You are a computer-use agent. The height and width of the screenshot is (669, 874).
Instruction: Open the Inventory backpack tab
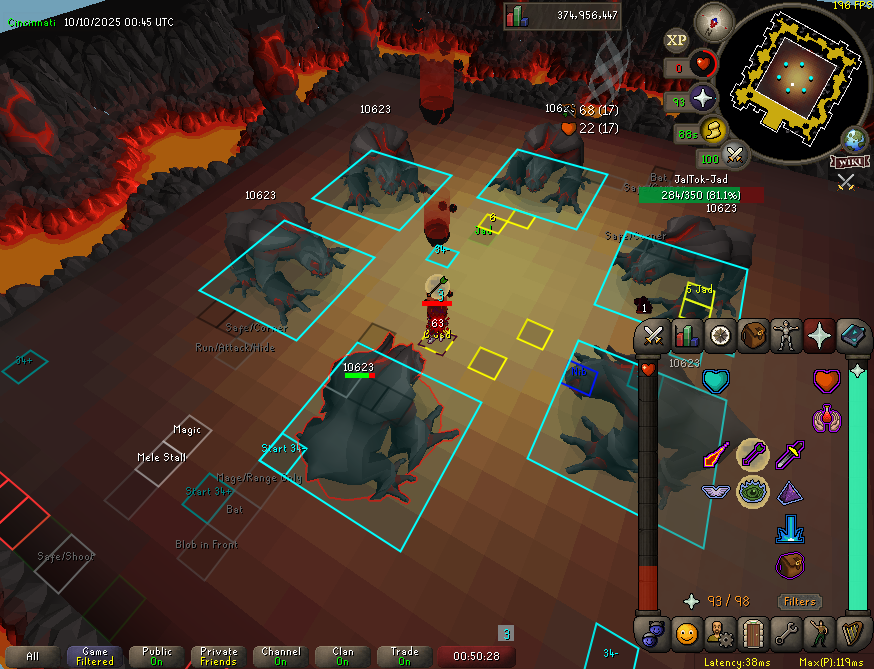tap(753, 336)
